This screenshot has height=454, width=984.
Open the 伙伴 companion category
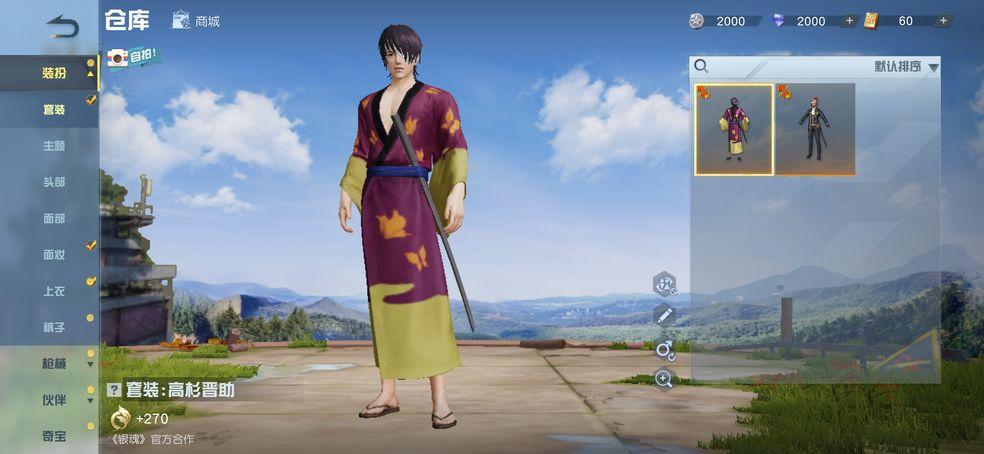coord(53,399)
